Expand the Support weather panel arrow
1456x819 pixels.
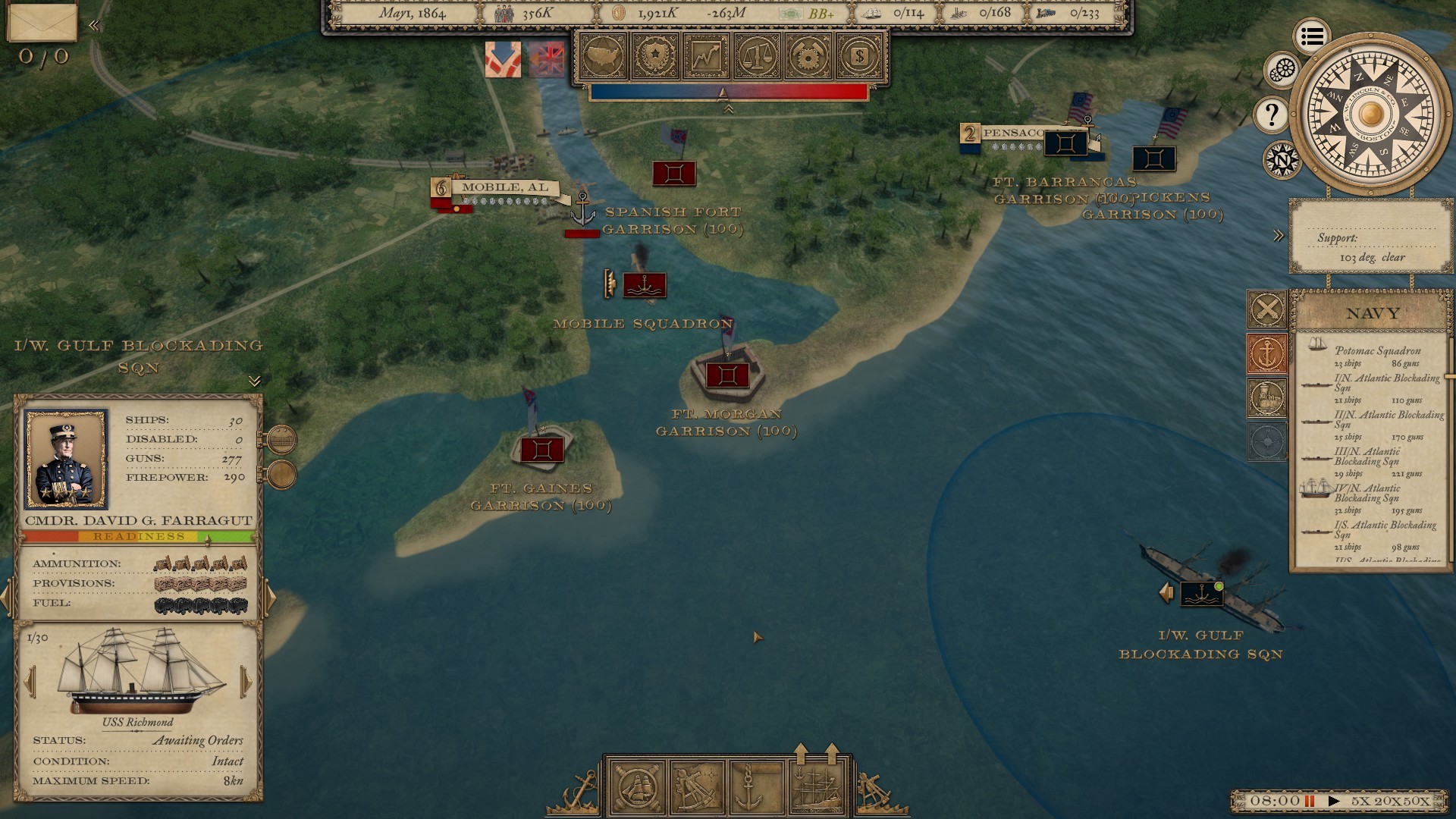tap(1277, 235)
